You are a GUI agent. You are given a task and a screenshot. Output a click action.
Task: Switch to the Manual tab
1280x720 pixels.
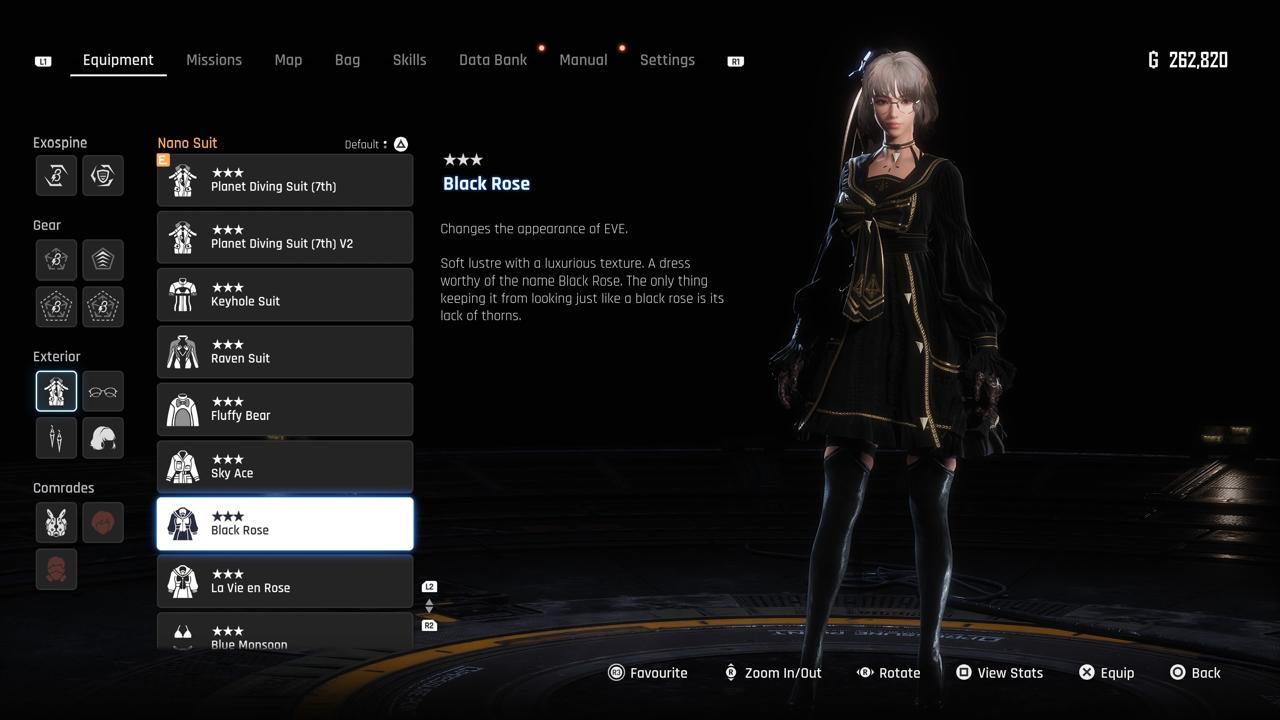[x=583, y=60]
